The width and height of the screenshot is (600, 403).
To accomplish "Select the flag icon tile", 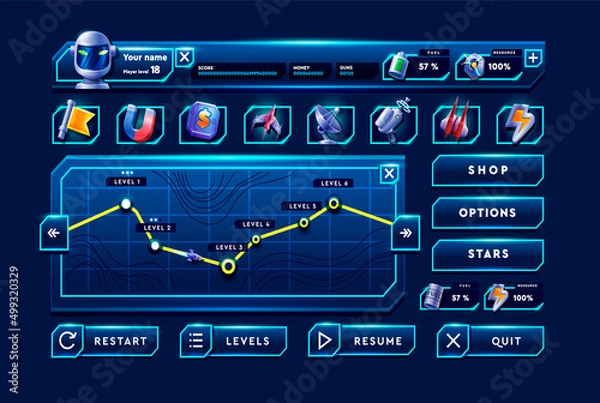I will point(75,123).
